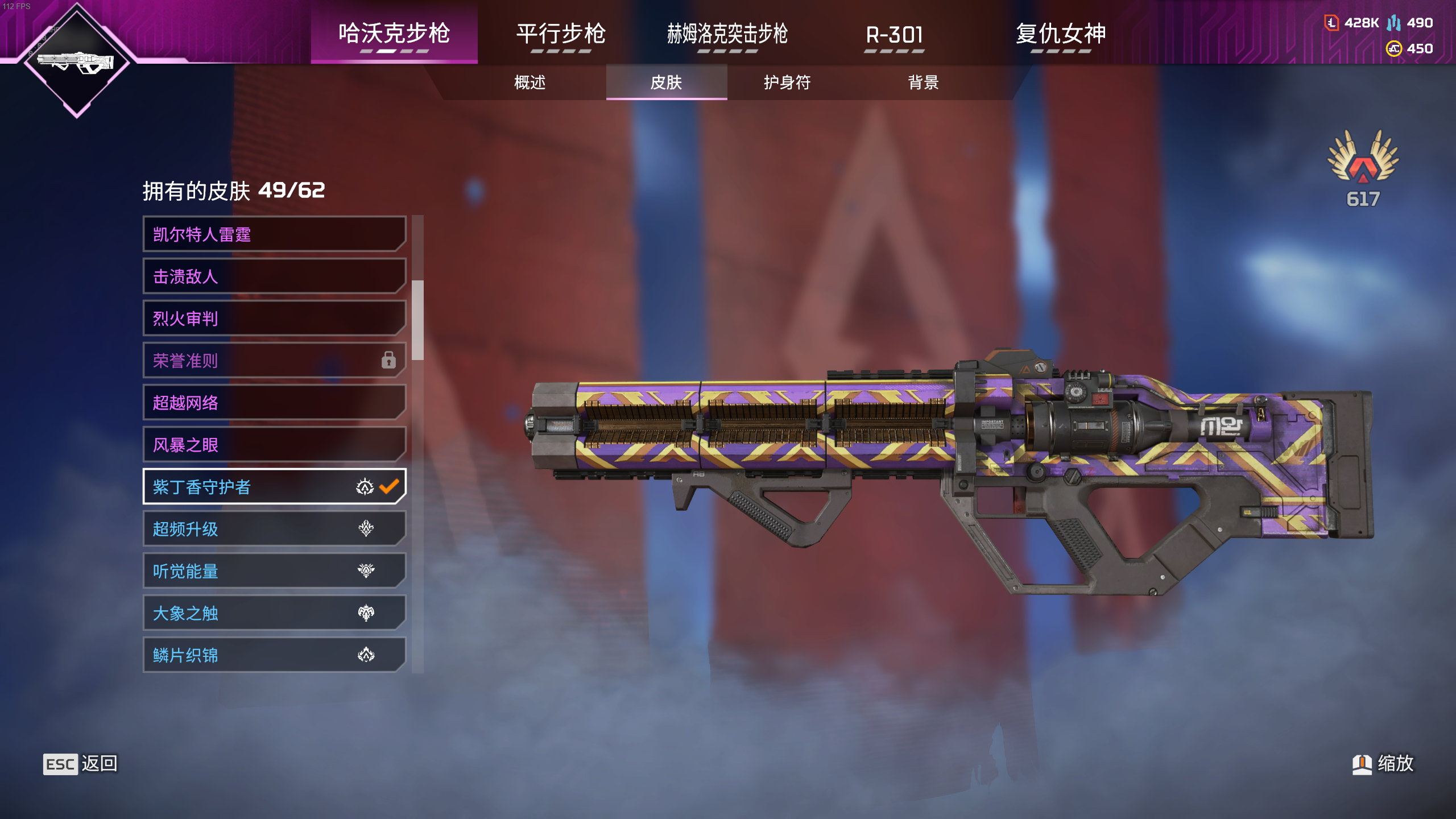The image size is (1456, 819).
Task: Select the 大象之触 skin
Action: tap(274, 613)
